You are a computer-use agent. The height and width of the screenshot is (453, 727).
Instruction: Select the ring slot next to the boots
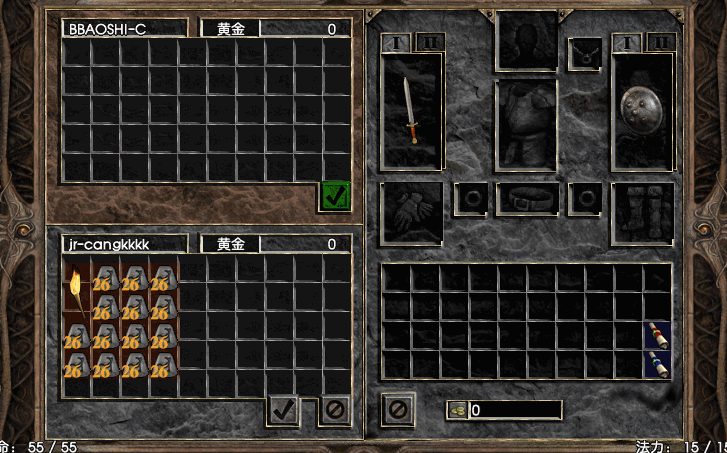584,198
